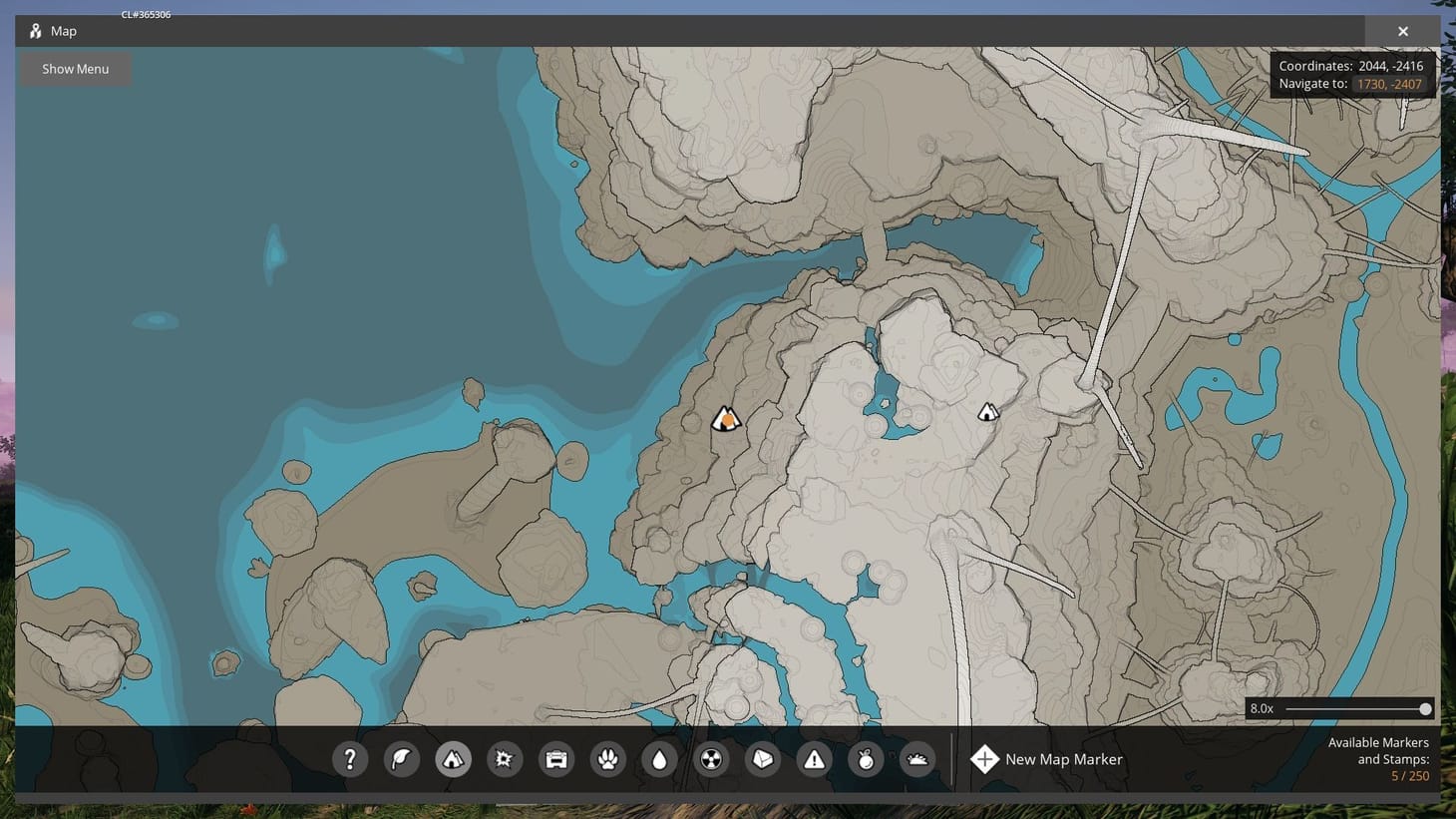This screenshot has width=1456, height=819.
Task: Click the white tent marker on map
Action: 988,411
